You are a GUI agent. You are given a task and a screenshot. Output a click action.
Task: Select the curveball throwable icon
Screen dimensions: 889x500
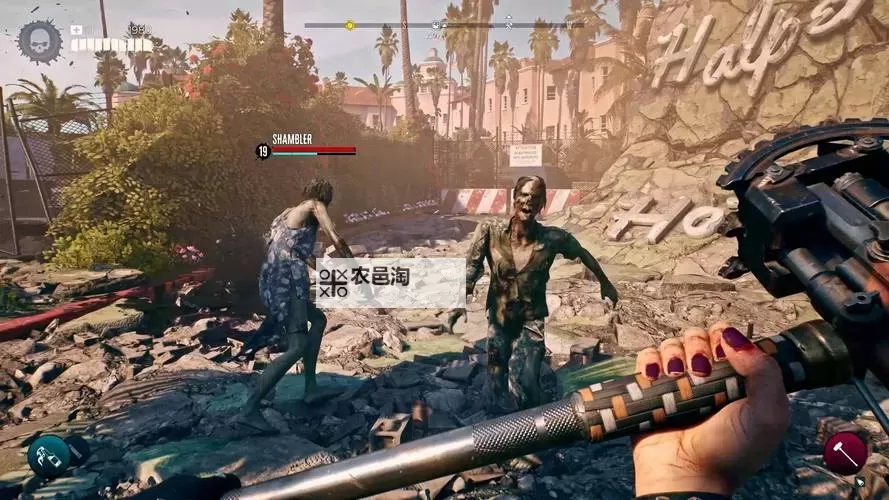tap(49, 455)
